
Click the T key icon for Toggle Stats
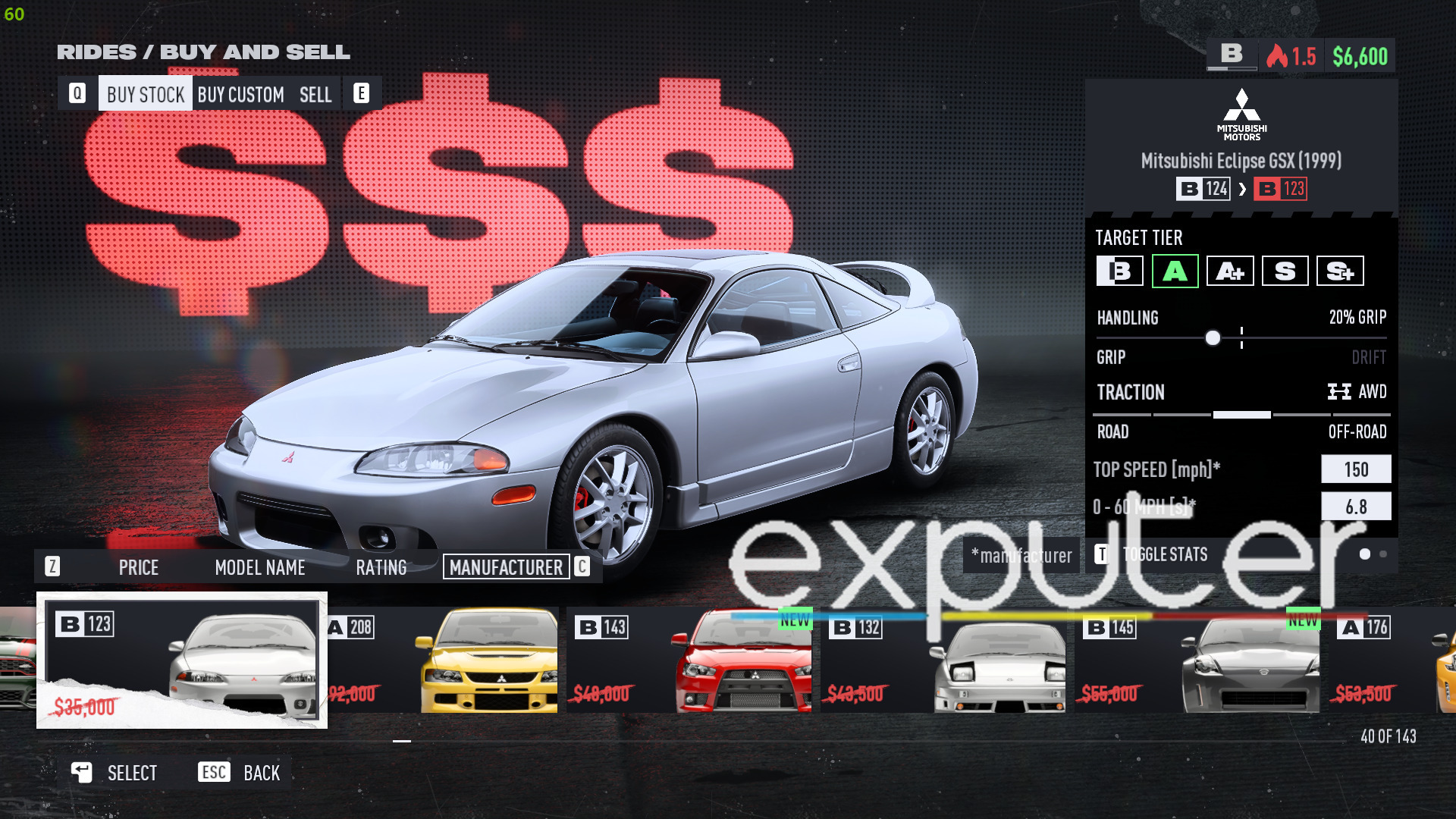[x=1102, y=554]
